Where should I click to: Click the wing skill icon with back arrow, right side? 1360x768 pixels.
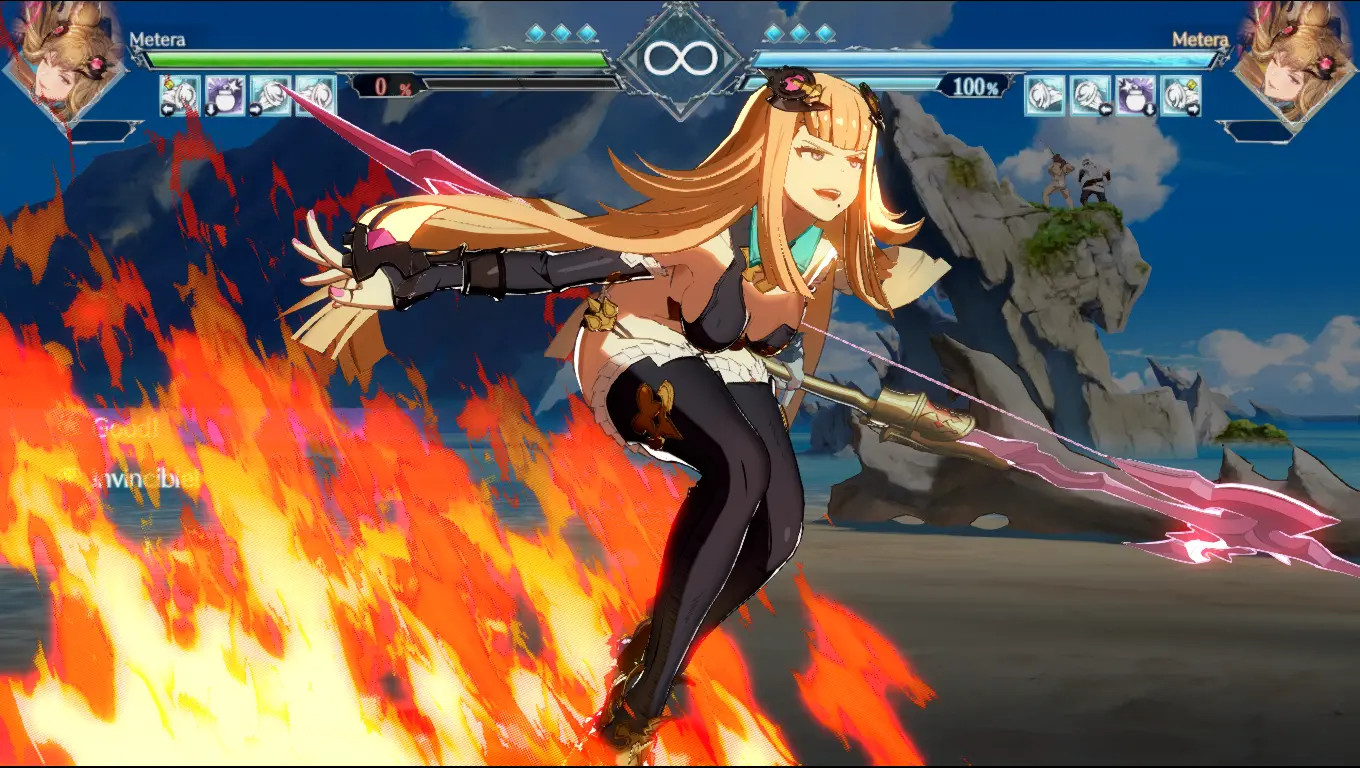pos(1090,95)
